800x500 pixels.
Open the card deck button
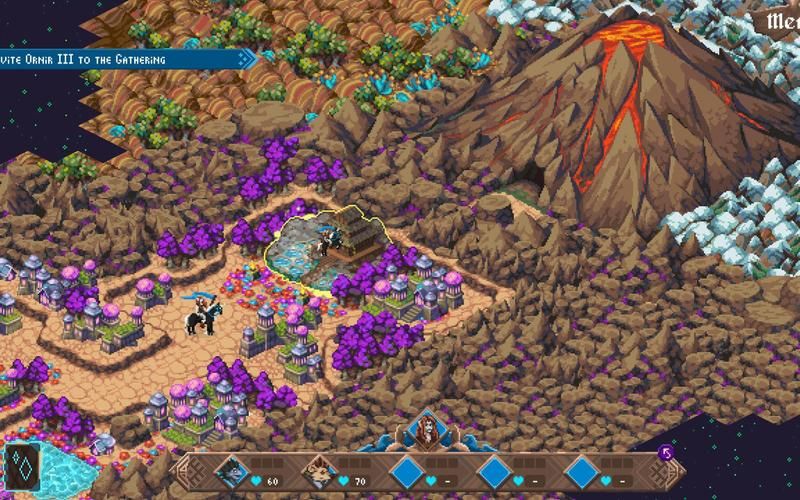click(22, 467)
